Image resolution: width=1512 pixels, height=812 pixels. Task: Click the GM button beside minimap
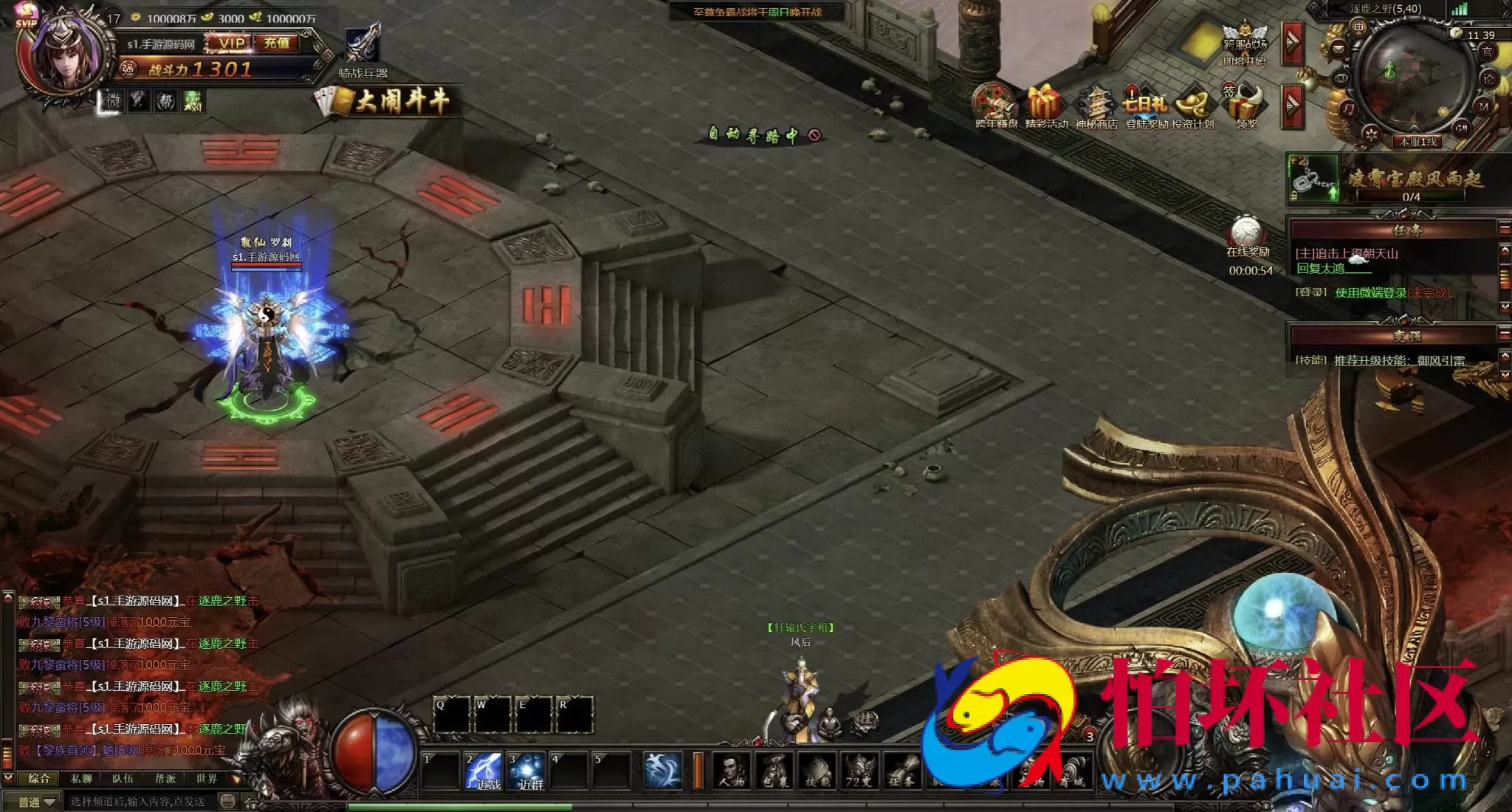1460,128
